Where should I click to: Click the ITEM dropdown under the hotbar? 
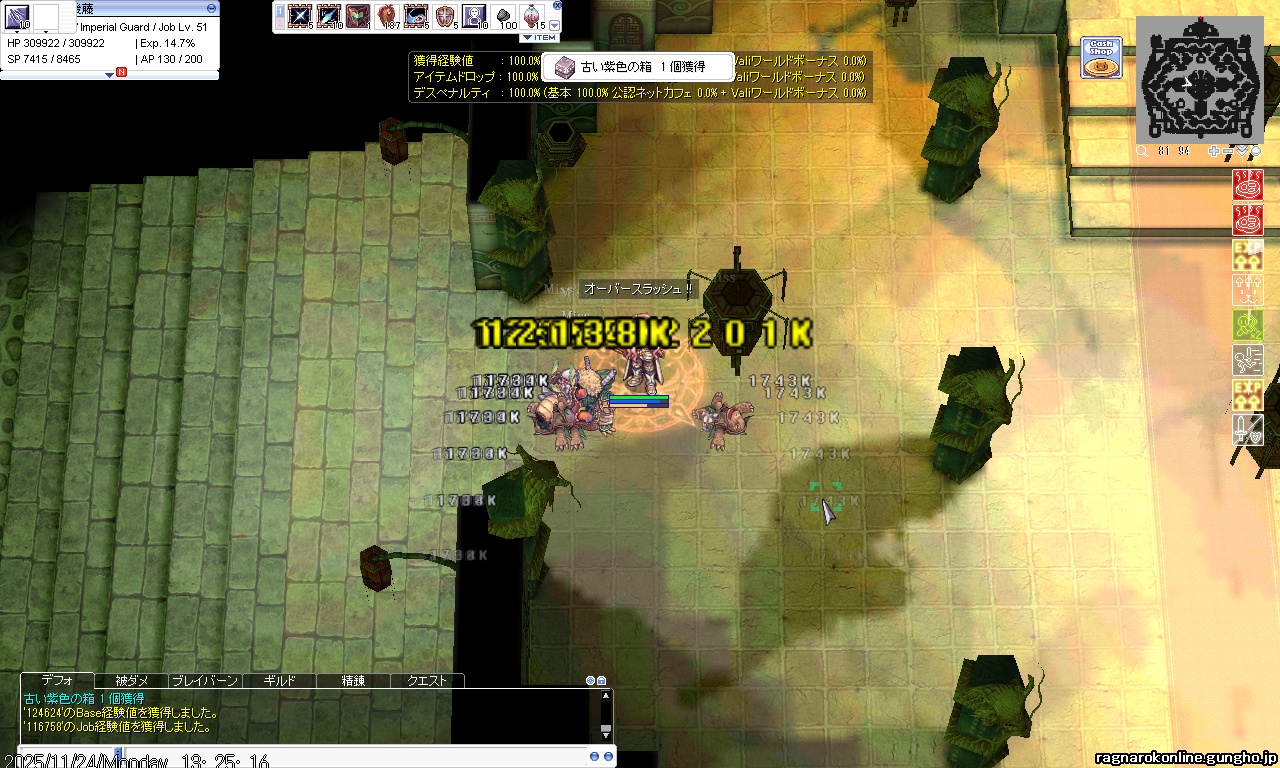[x=540, y=37]
